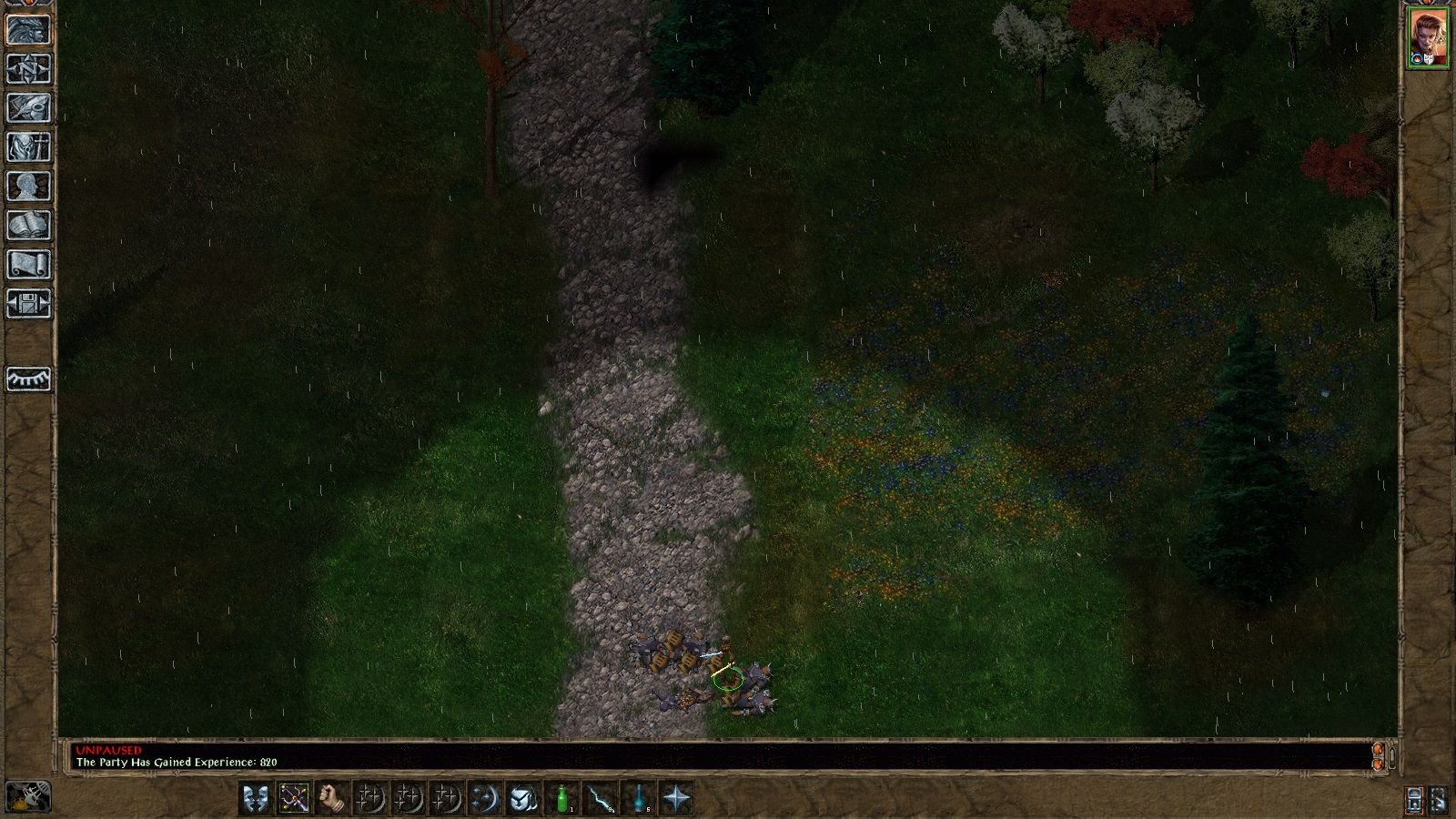Click the return to game portrait button
The image size is (1456, 819).
pyautogui.click(x=28, y=30)
